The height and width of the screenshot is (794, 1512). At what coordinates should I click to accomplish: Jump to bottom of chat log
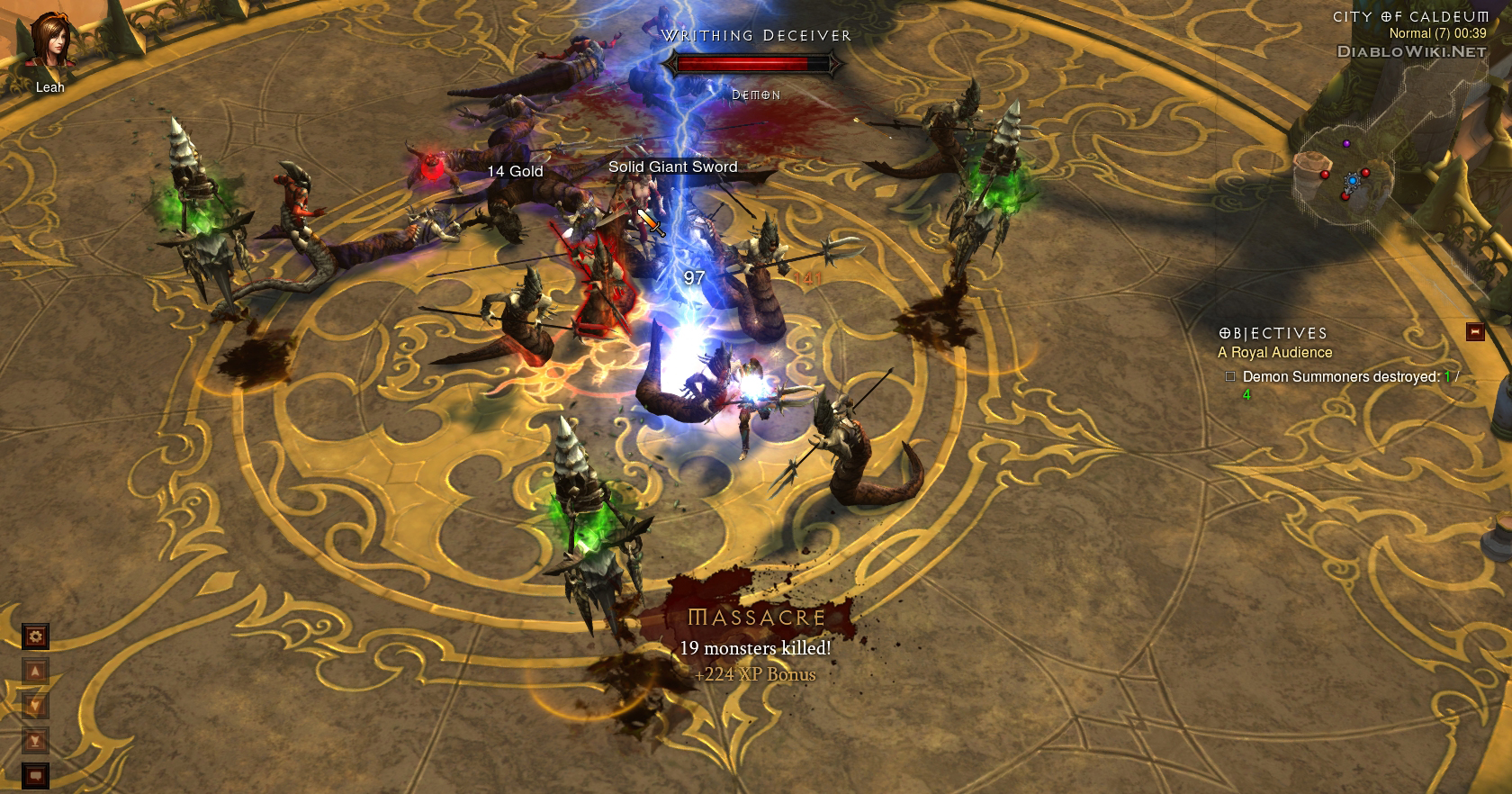pos(36,740)
